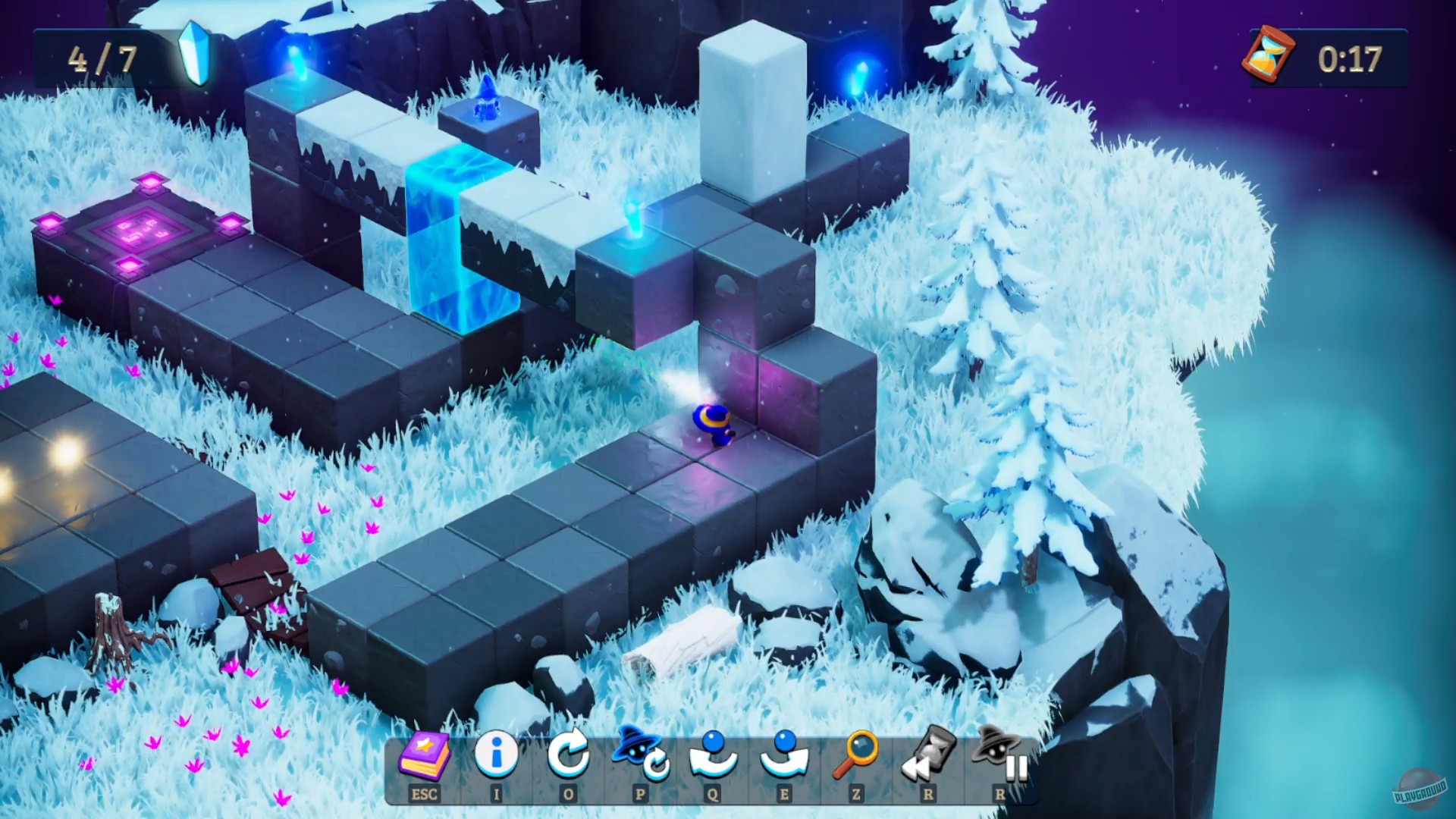
Task: Click the orange hourglass icon near the timer
Action: [1268, 55]
